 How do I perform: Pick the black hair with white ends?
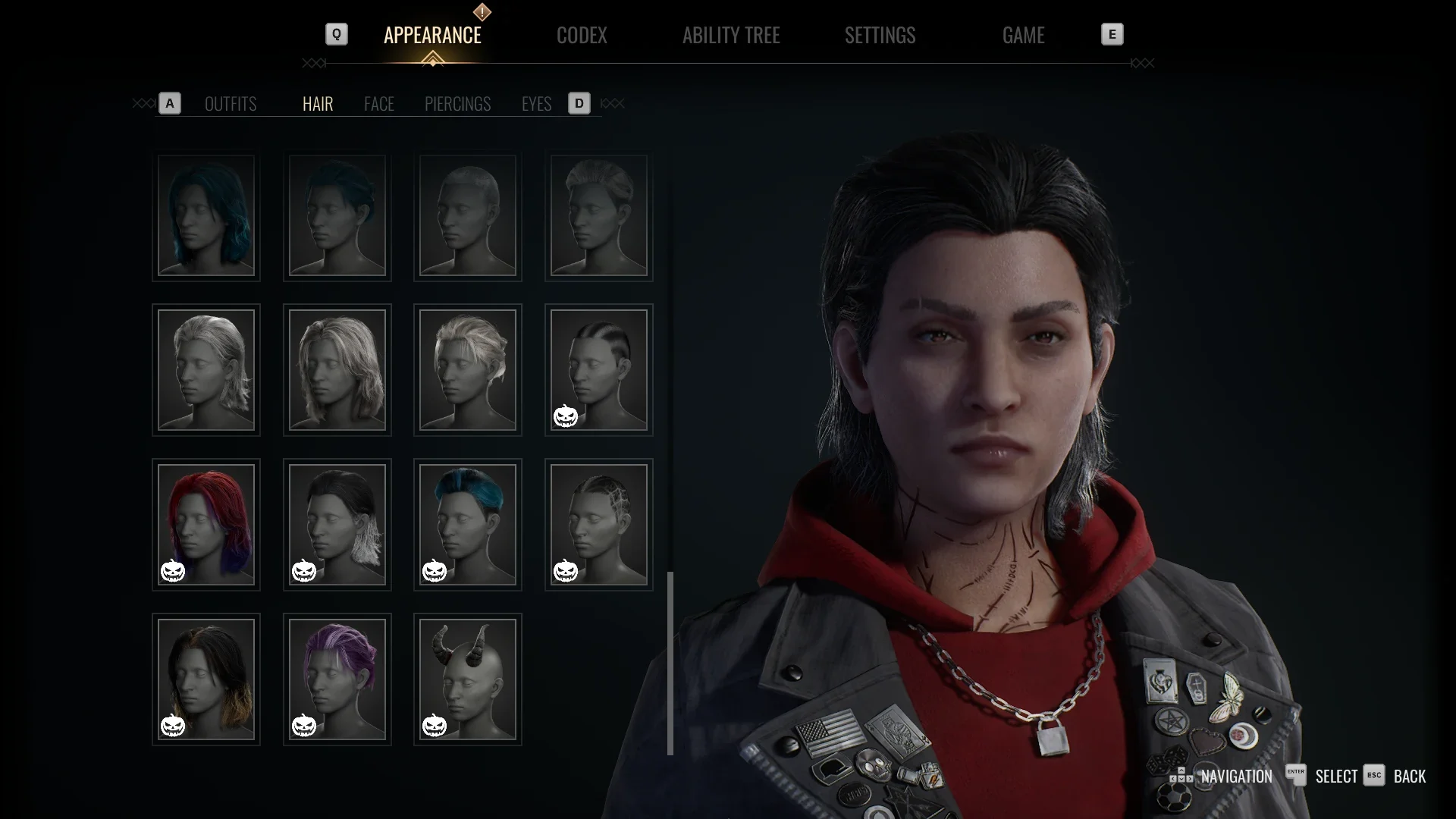pyautogui.click(x=337, y=524)
